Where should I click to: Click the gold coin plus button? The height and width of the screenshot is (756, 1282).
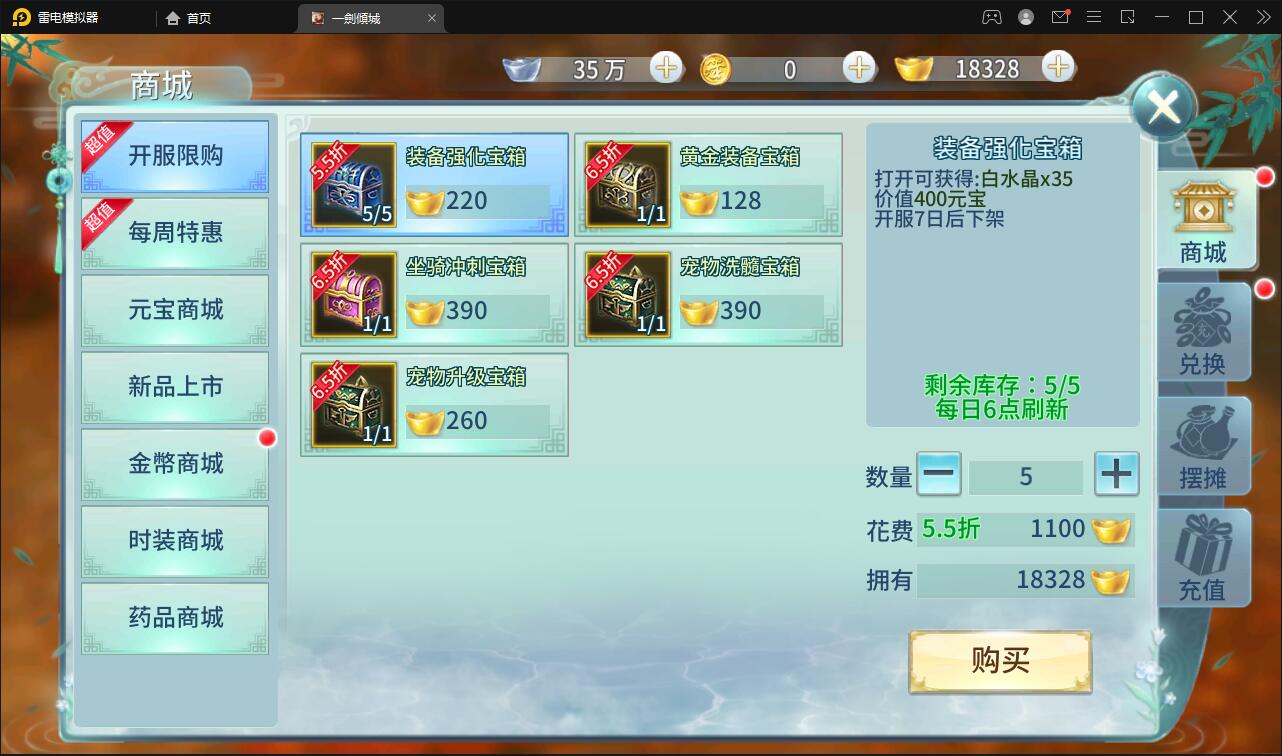click(x=858, y=68)
